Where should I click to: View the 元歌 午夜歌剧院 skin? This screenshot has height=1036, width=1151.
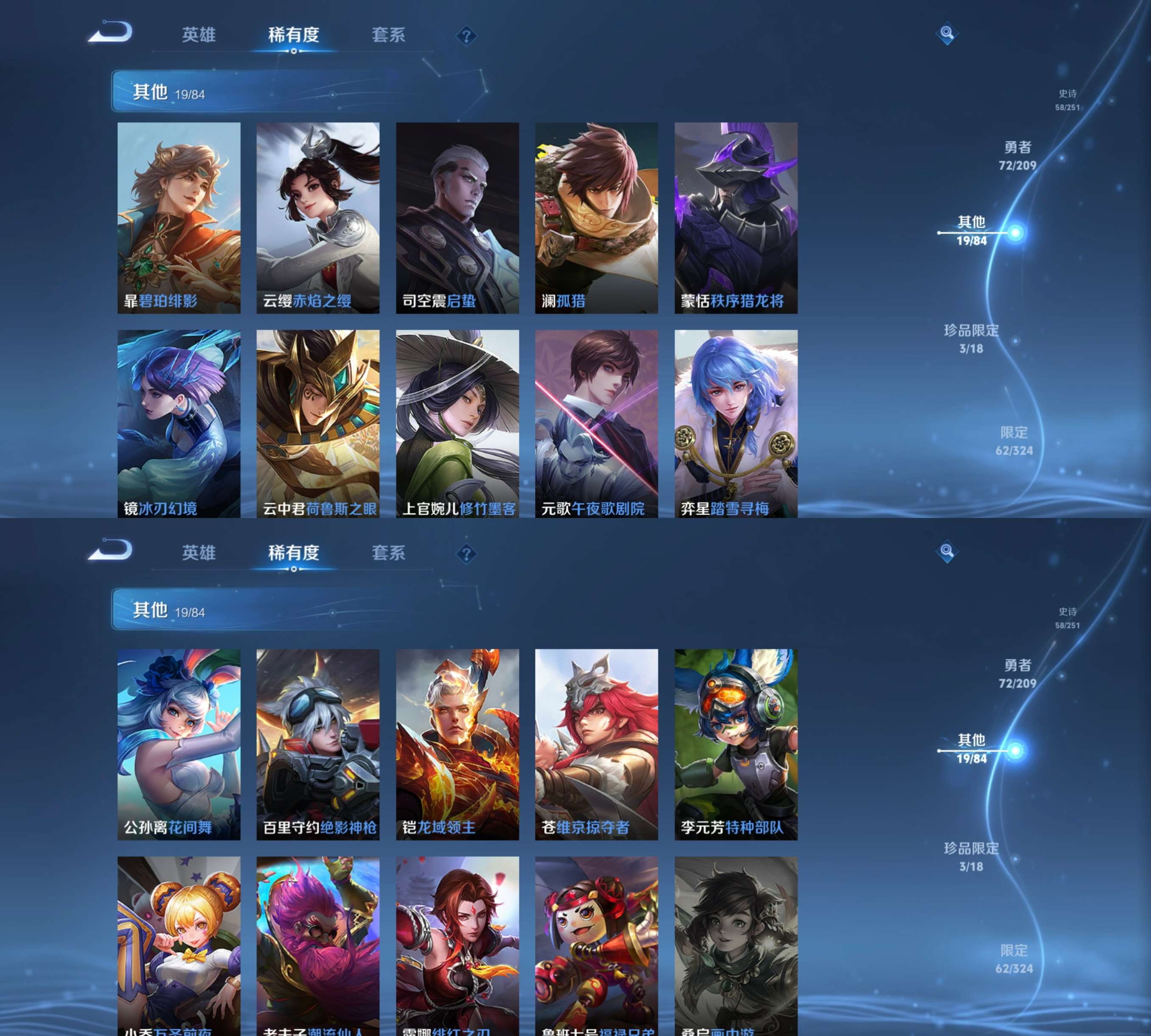point(596,423)
